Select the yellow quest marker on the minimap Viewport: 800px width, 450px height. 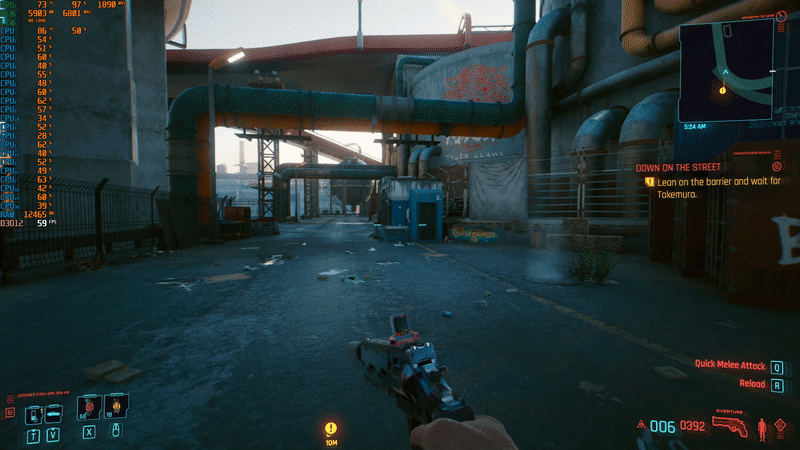click(722, 90)
